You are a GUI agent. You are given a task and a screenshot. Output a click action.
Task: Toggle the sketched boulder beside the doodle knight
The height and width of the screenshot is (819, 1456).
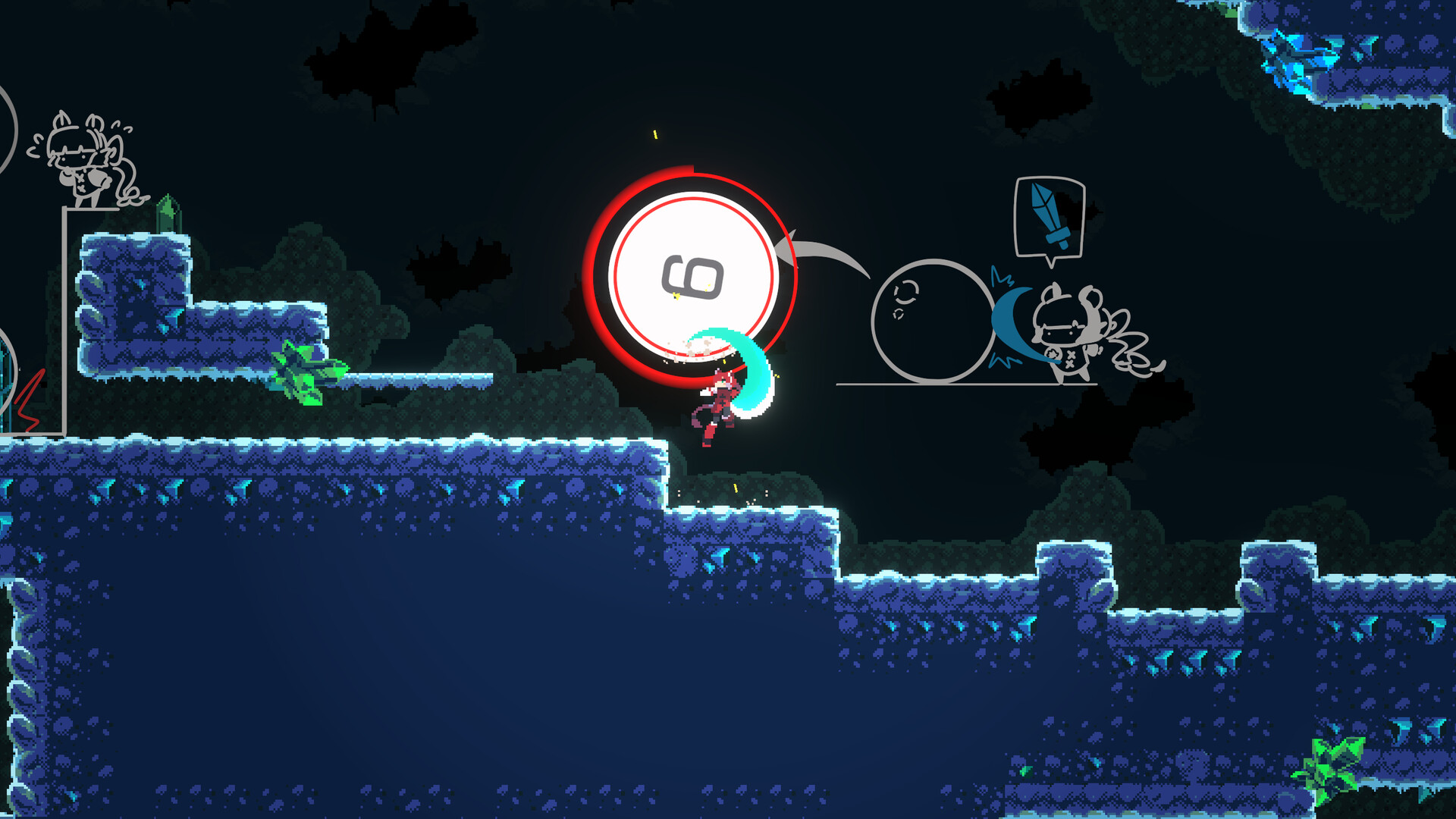pos(931,318)
